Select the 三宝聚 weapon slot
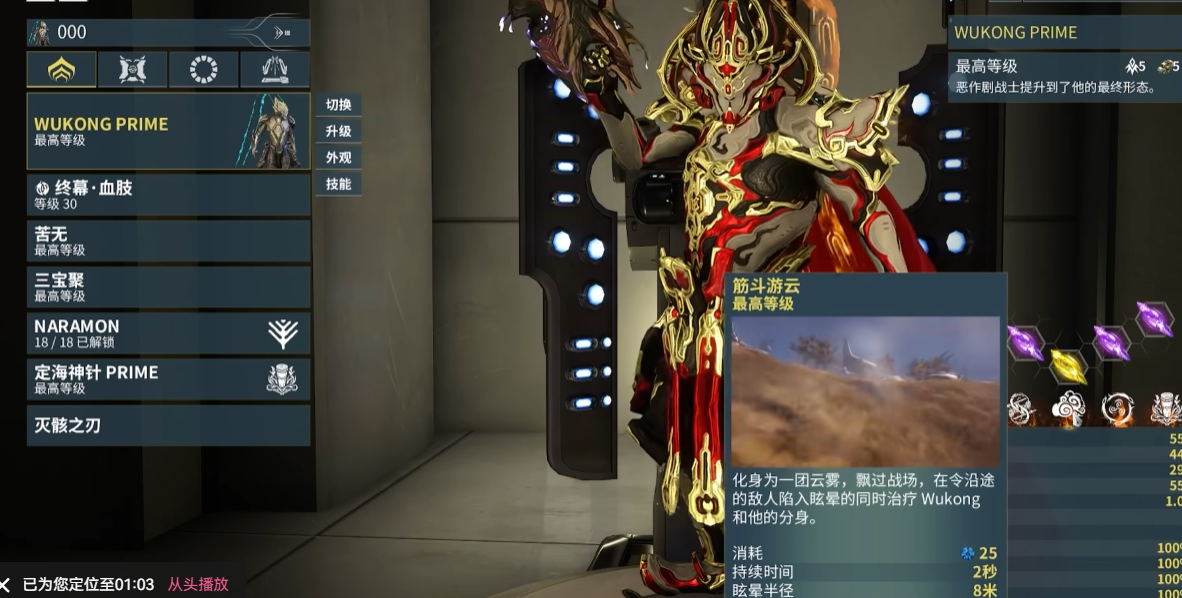The image size is (1182, 598). 168,287
